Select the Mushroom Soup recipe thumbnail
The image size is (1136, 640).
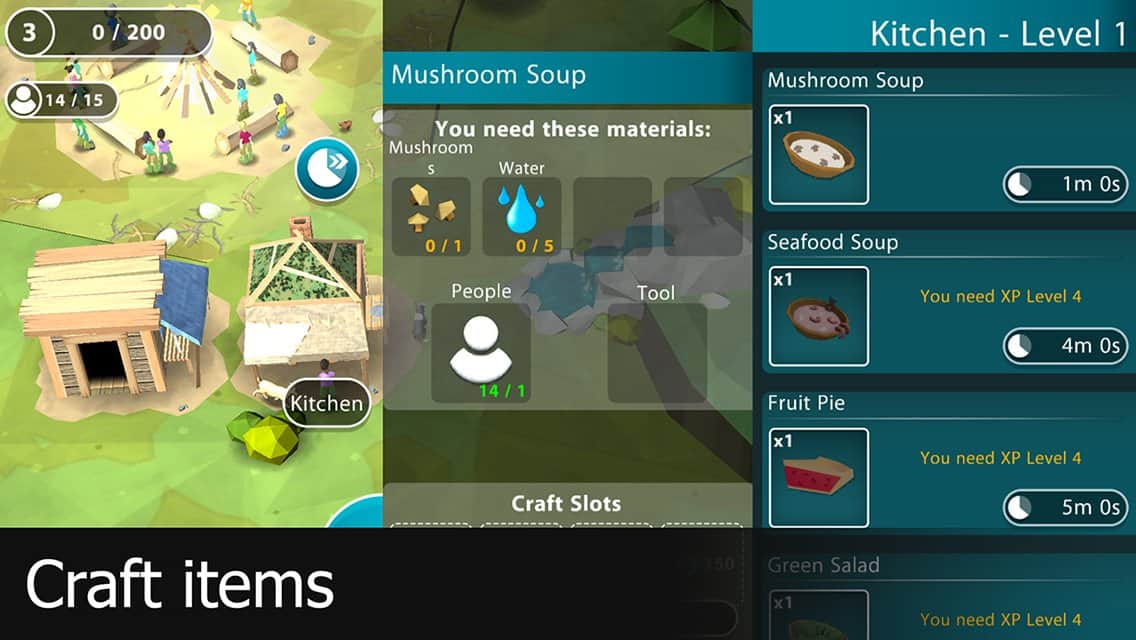(819, 155)
